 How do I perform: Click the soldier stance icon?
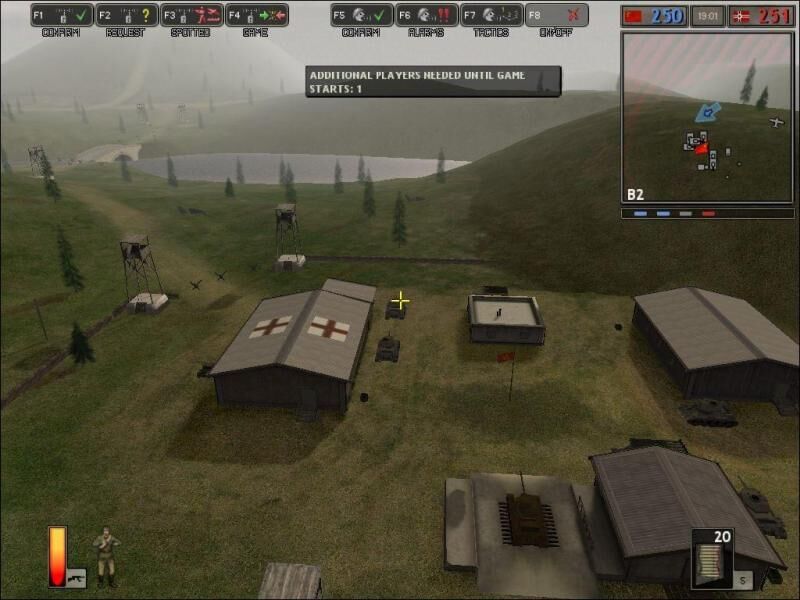106,556
